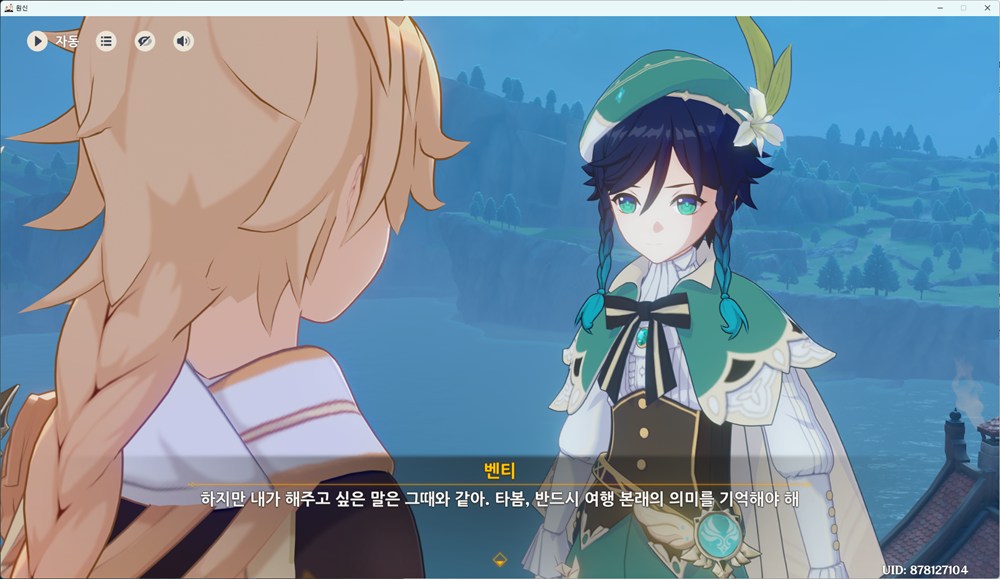This screenshot has height=579, width=1000.
Task: Close the game window
Action: [x=986, y=8]
